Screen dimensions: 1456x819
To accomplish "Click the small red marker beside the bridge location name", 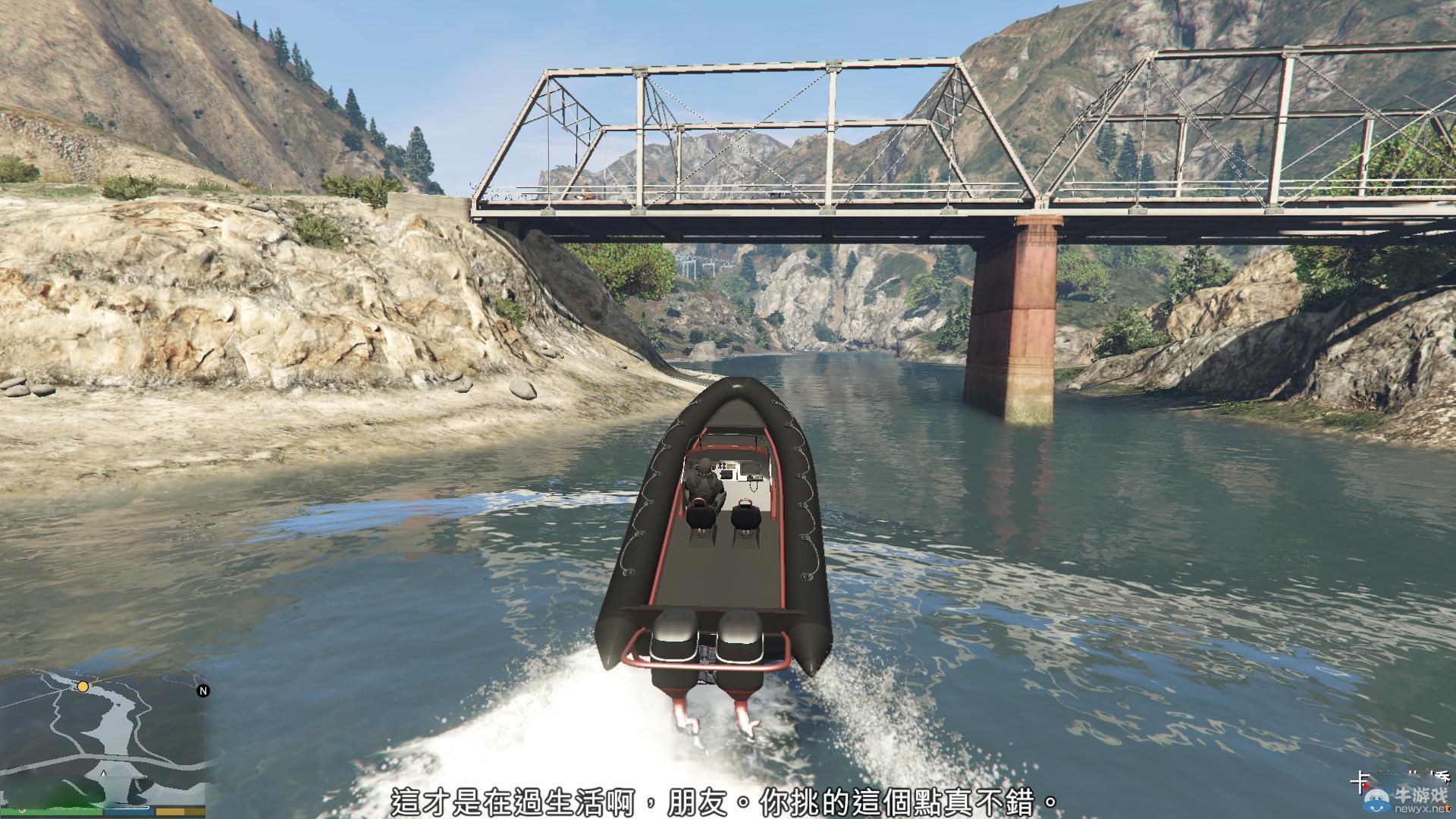I will tap(1366, 787).
